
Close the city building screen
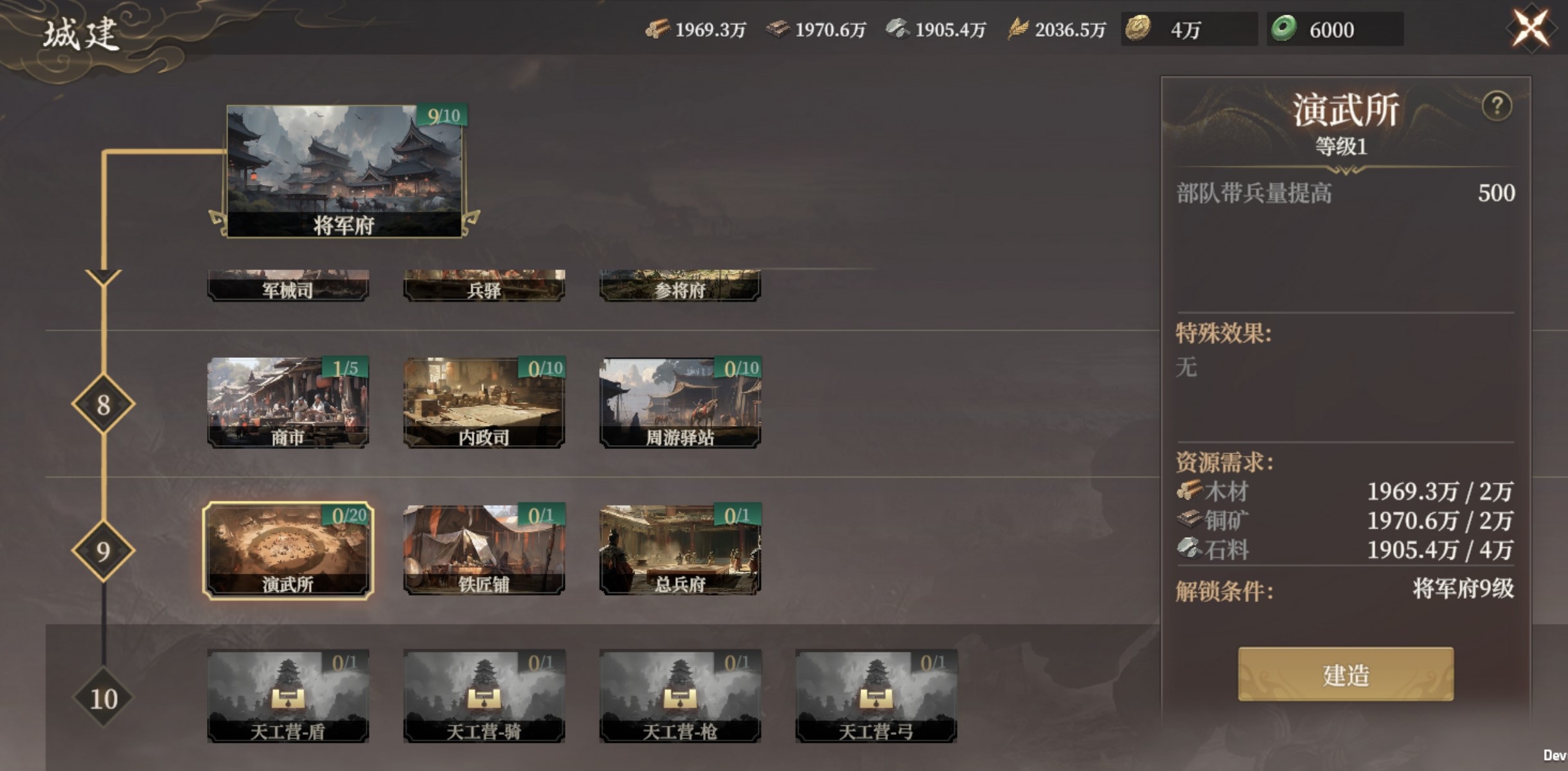pyautogui.click(x=1531, y=28)
